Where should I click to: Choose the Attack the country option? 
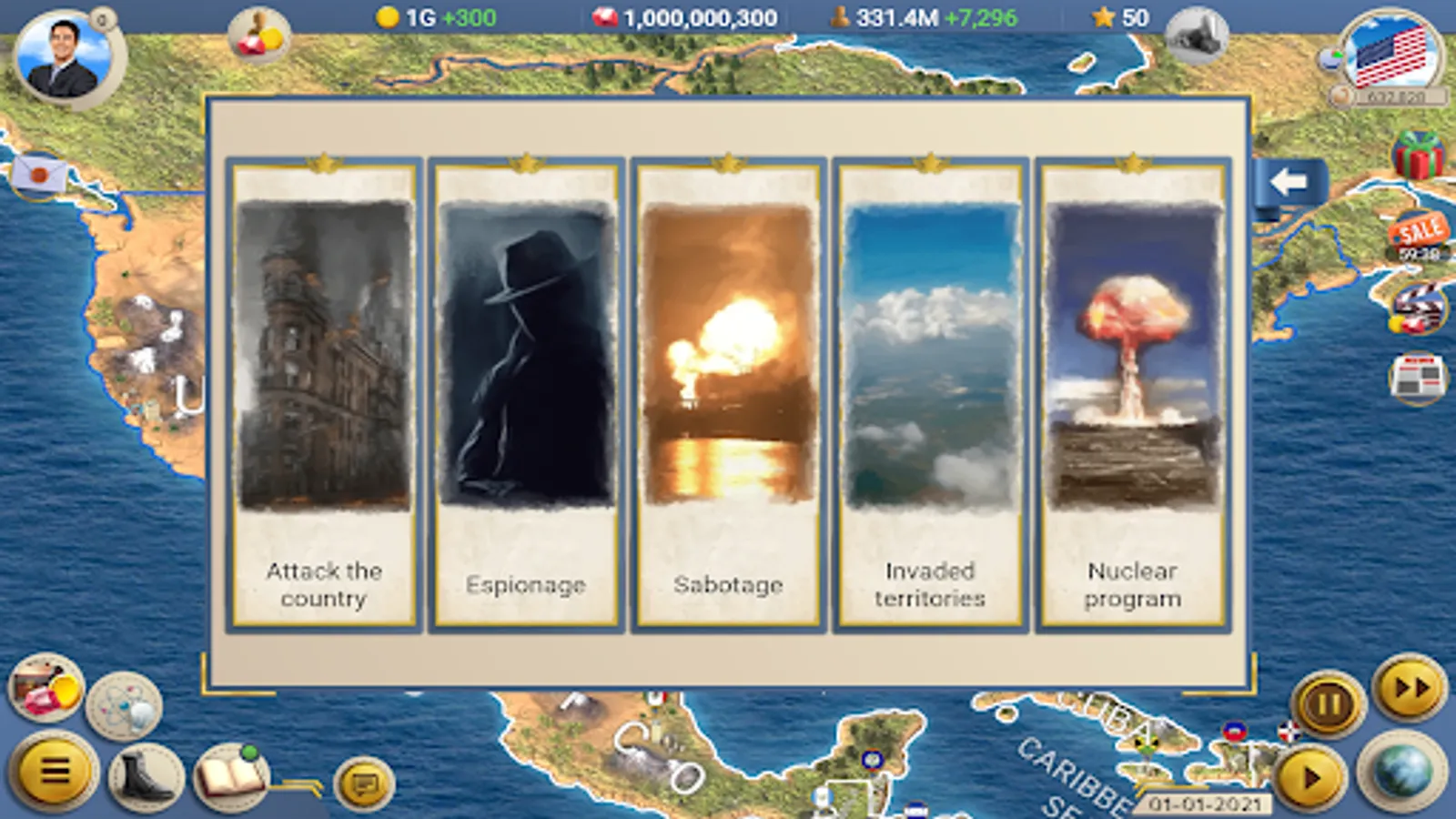click(x=324, y=391)
